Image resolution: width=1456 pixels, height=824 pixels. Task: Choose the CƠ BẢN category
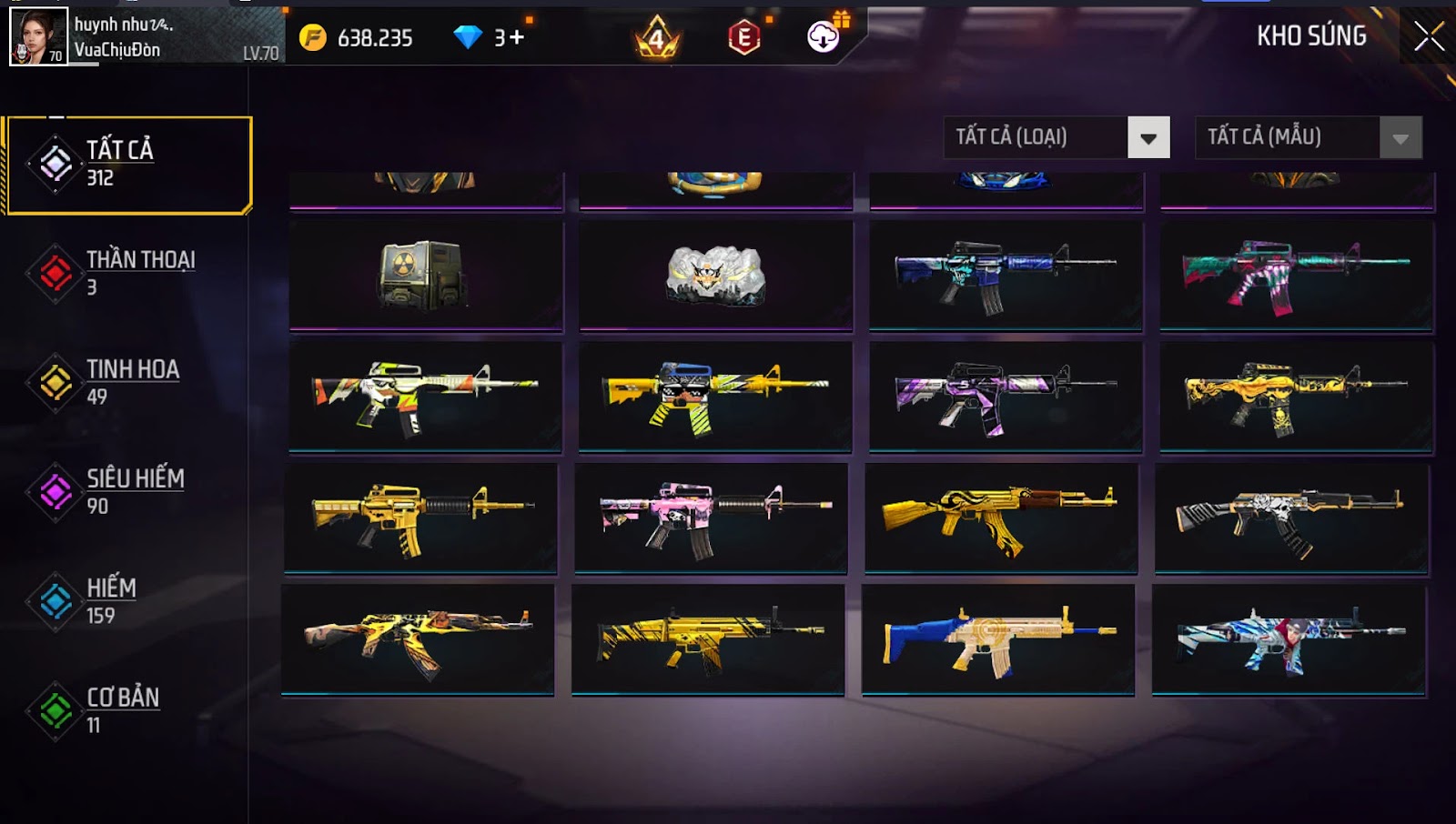(127, 710)
